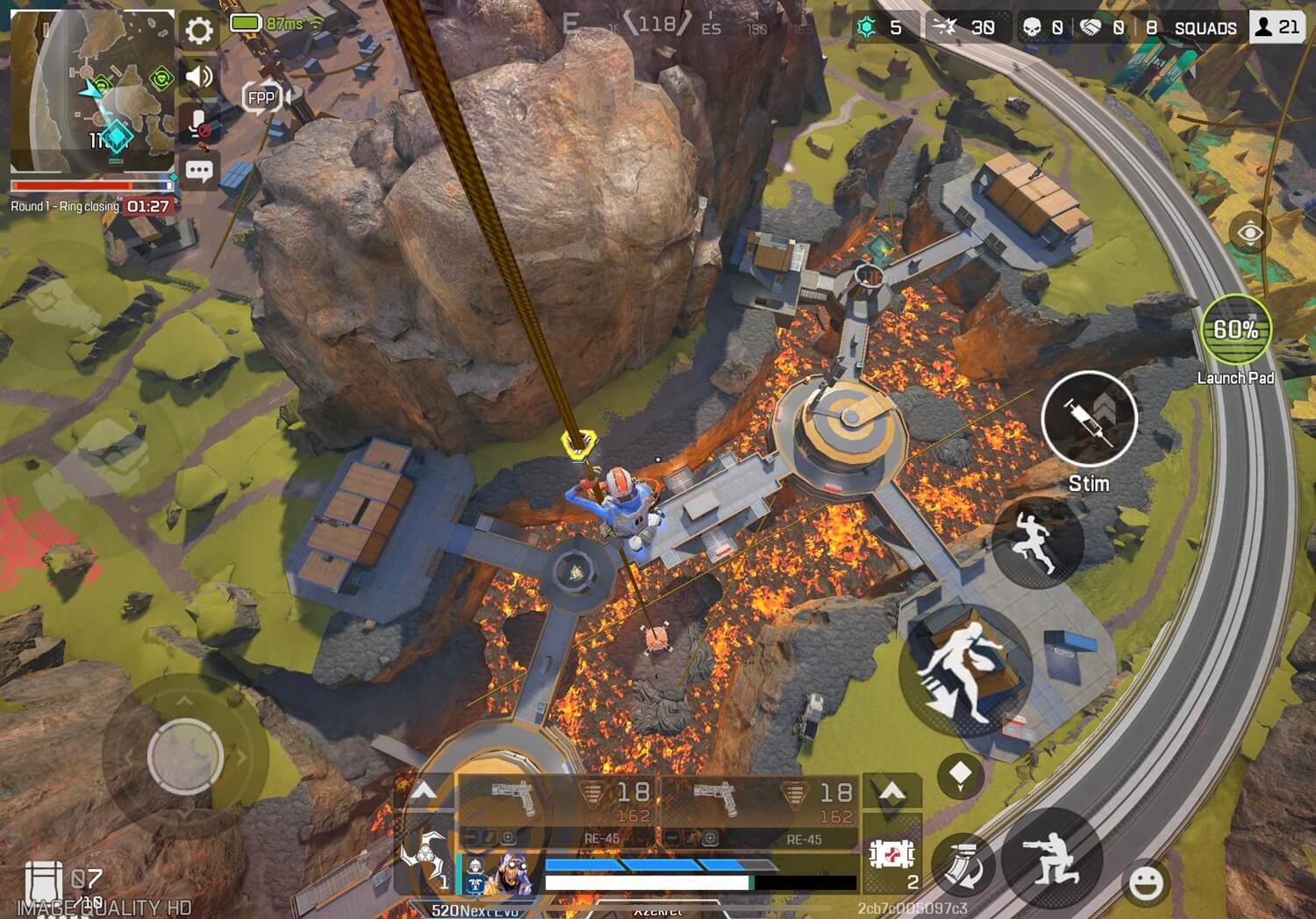The image size is (1316, 919).
Task: Activate the Launch Pad ultimate
Action: [x=1235, y=331]
